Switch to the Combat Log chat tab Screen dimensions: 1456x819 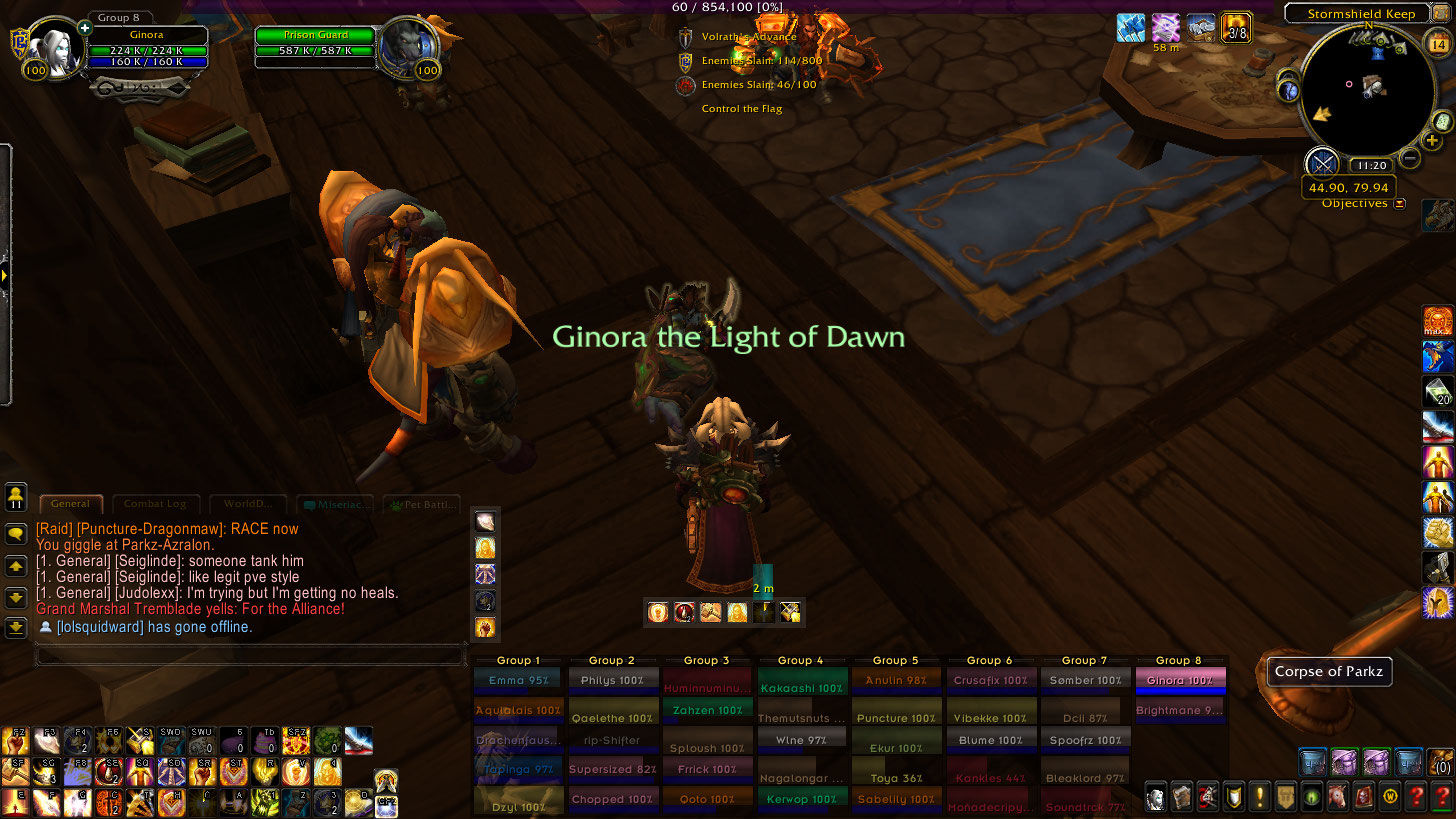(x=155, y=504)
